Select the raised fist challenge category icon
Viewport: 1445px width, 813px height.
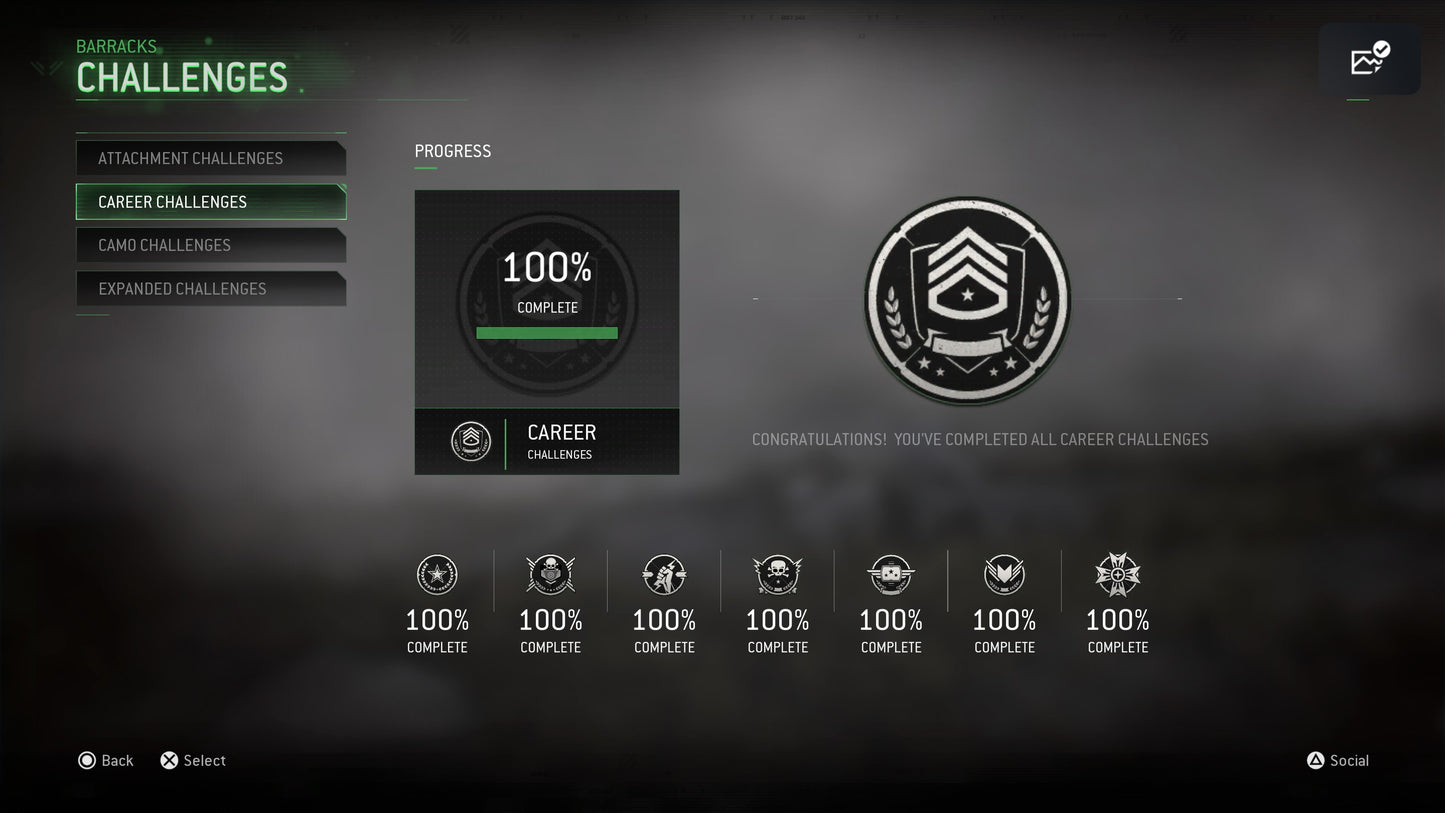click(664, 575)
